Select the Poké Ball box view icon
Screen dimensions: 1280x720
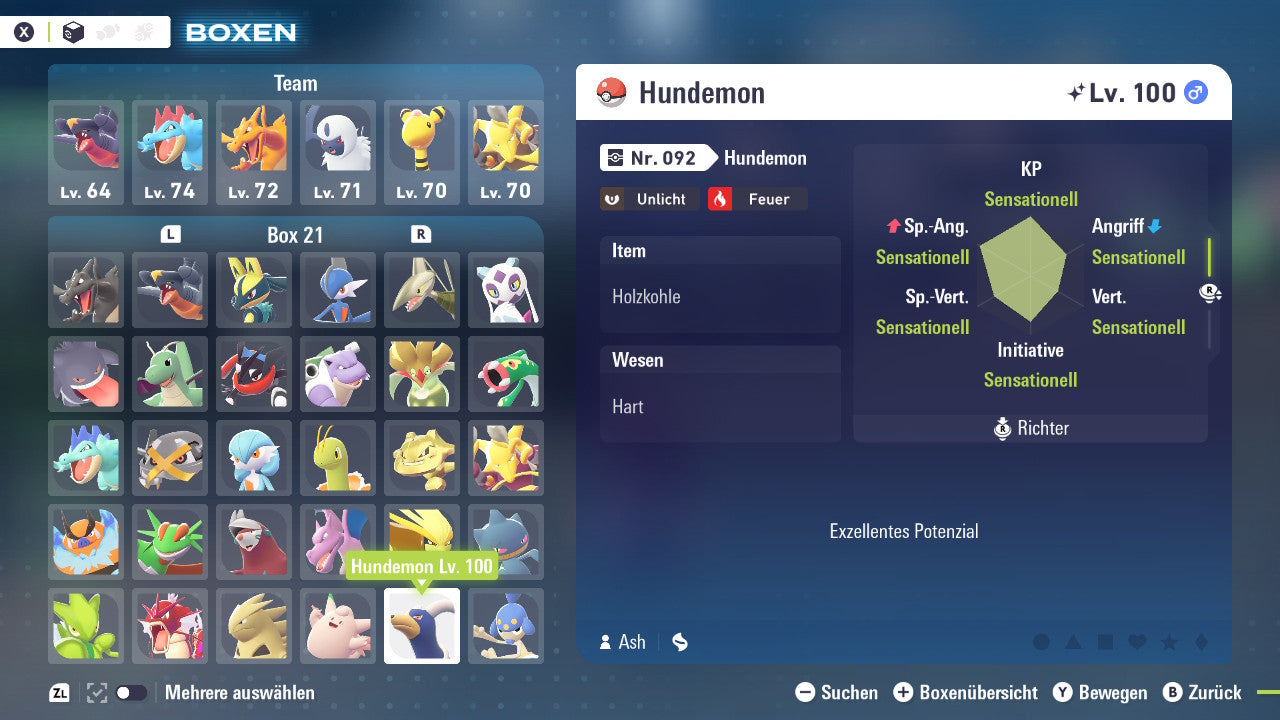[x=73, y=31]
